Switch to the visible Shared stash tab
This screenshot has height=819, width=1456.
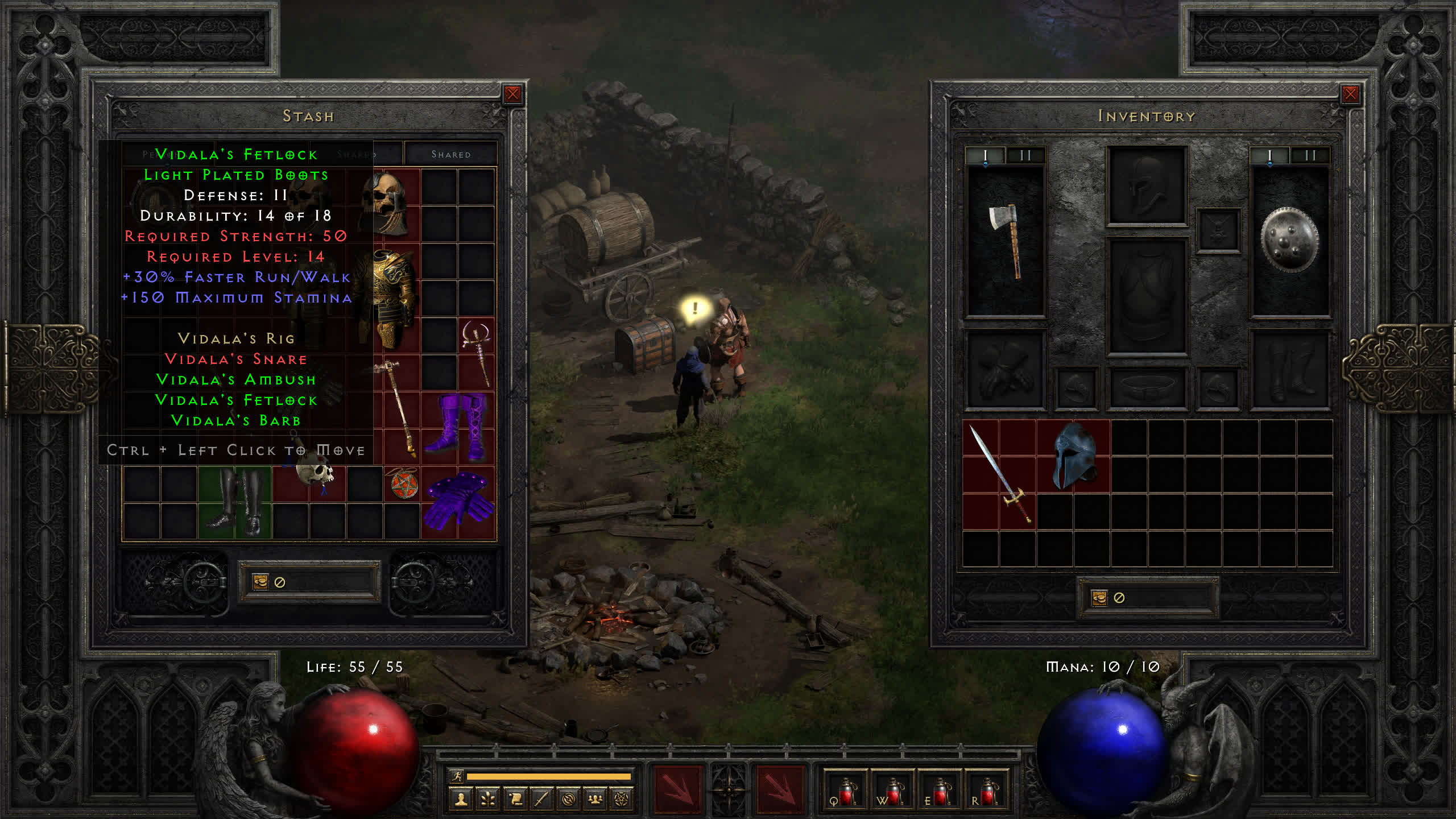[x=450, y=154]
